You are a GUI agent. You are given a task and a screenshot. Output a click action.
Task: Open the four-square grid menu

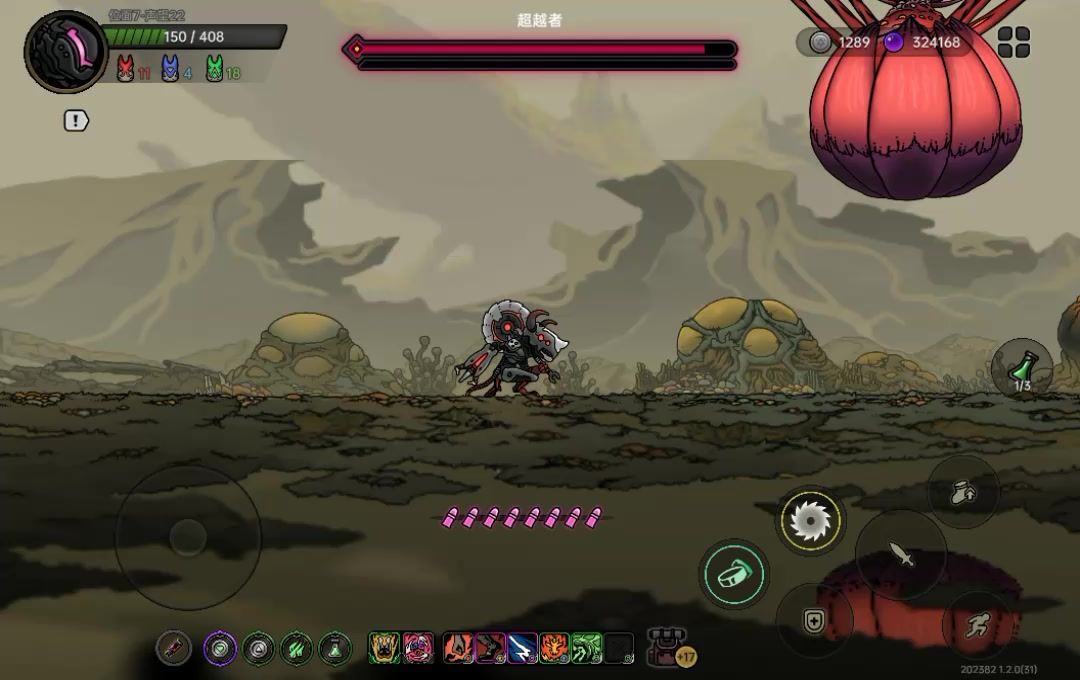coord(1013,42)
